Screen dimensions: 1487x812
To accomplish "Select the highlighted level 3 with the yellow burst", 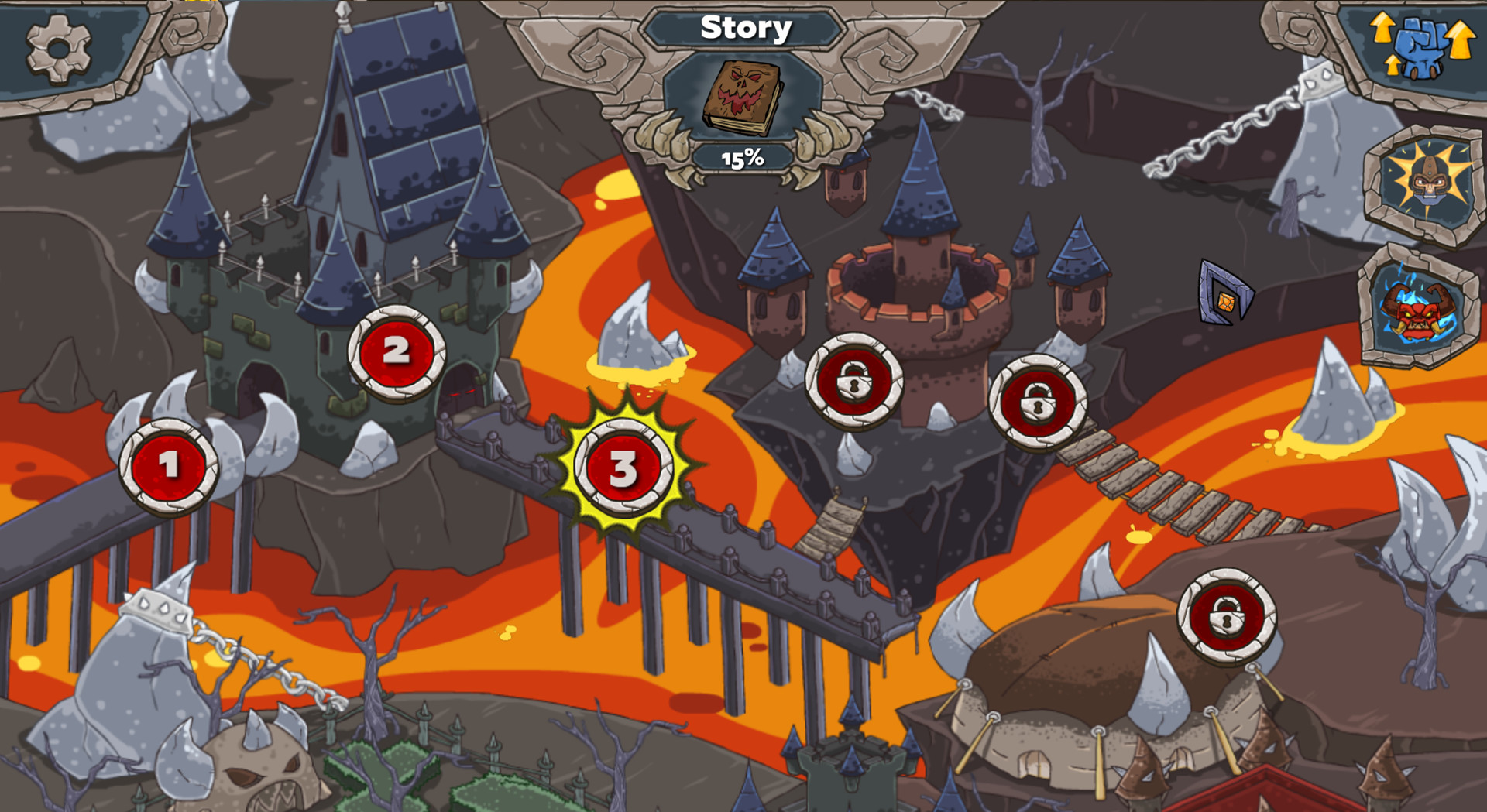I will click(x=624, y=470).
